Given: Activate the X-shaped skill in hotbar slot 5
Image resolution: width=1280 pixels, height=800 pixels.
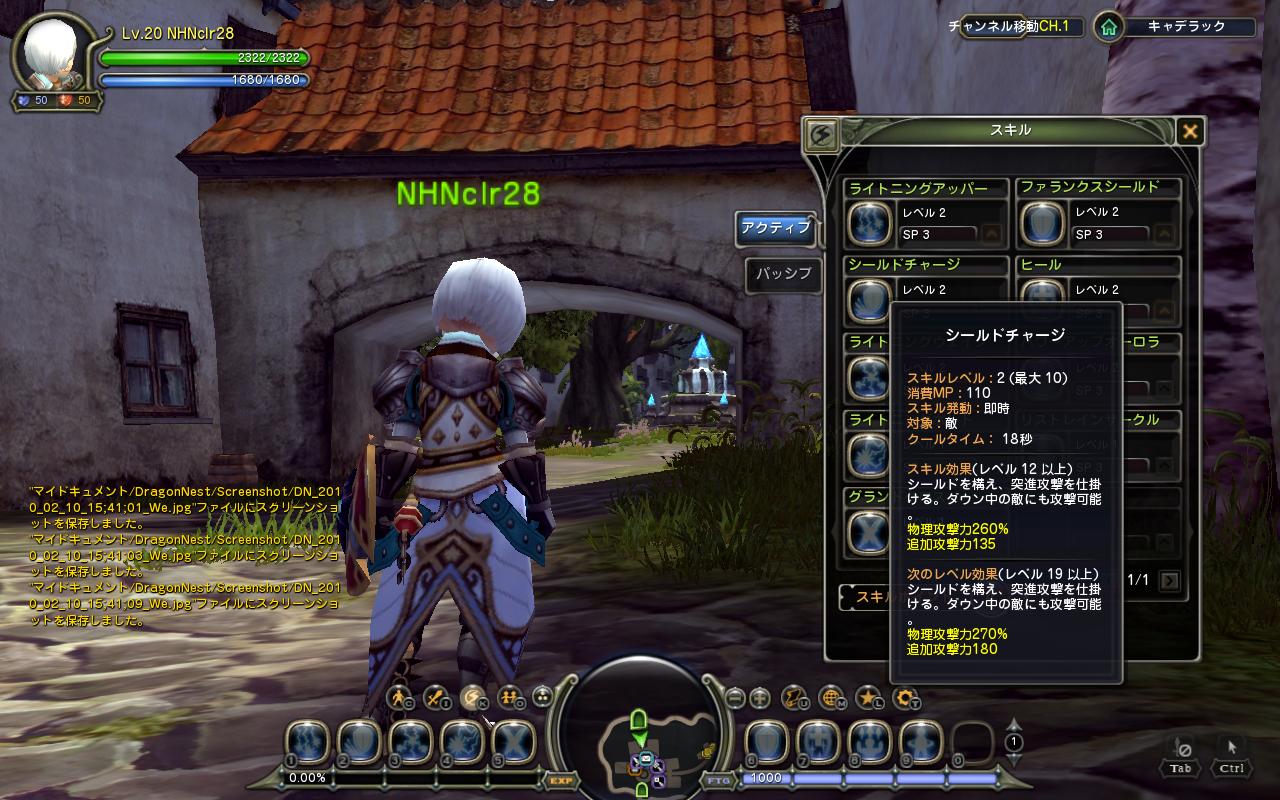Looking at the screenshot, I should [514, 742].
